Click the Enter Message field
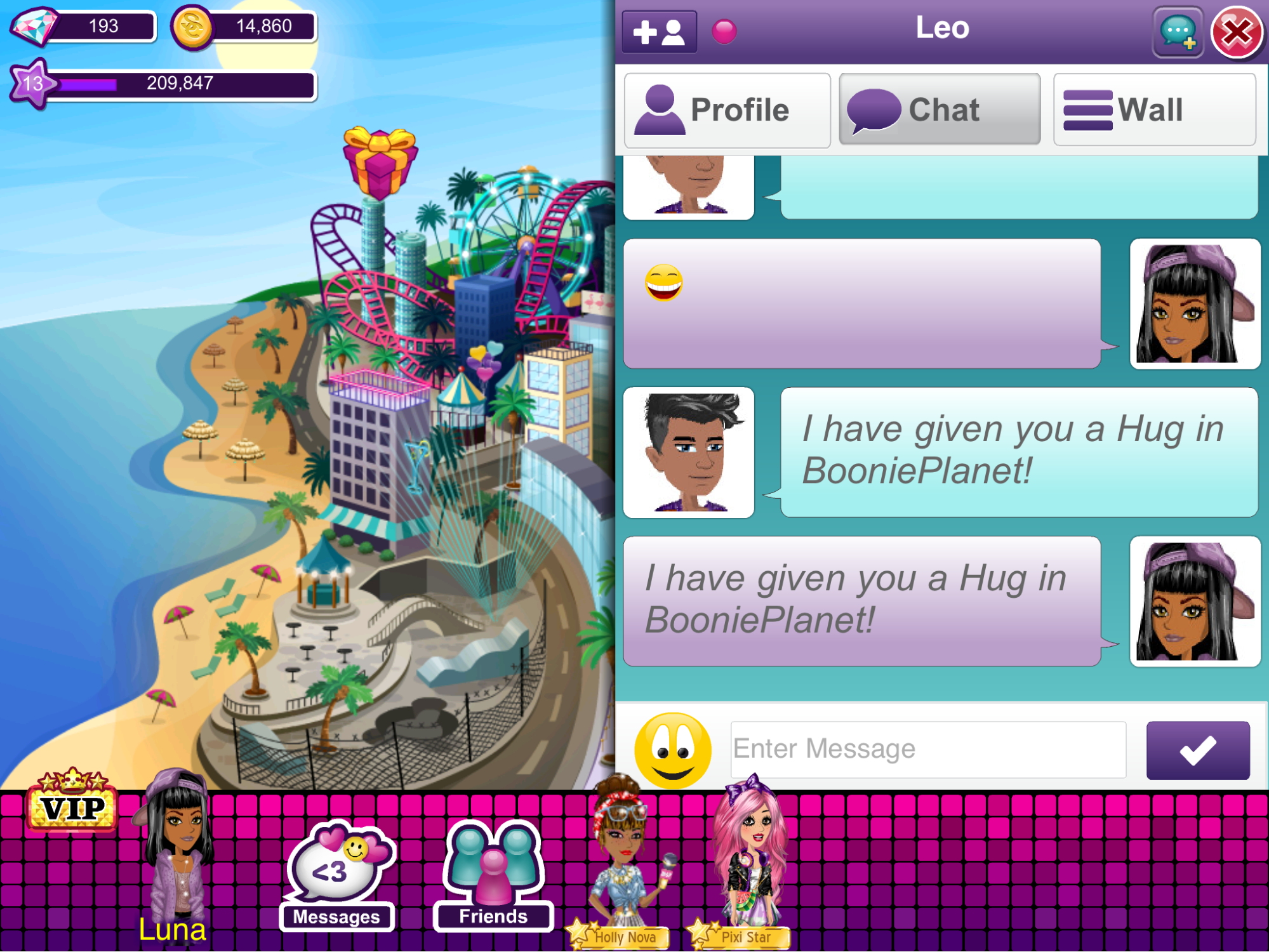Viewport: 1269px width, 952px height. pyautogui.click(x=928, y=749)
